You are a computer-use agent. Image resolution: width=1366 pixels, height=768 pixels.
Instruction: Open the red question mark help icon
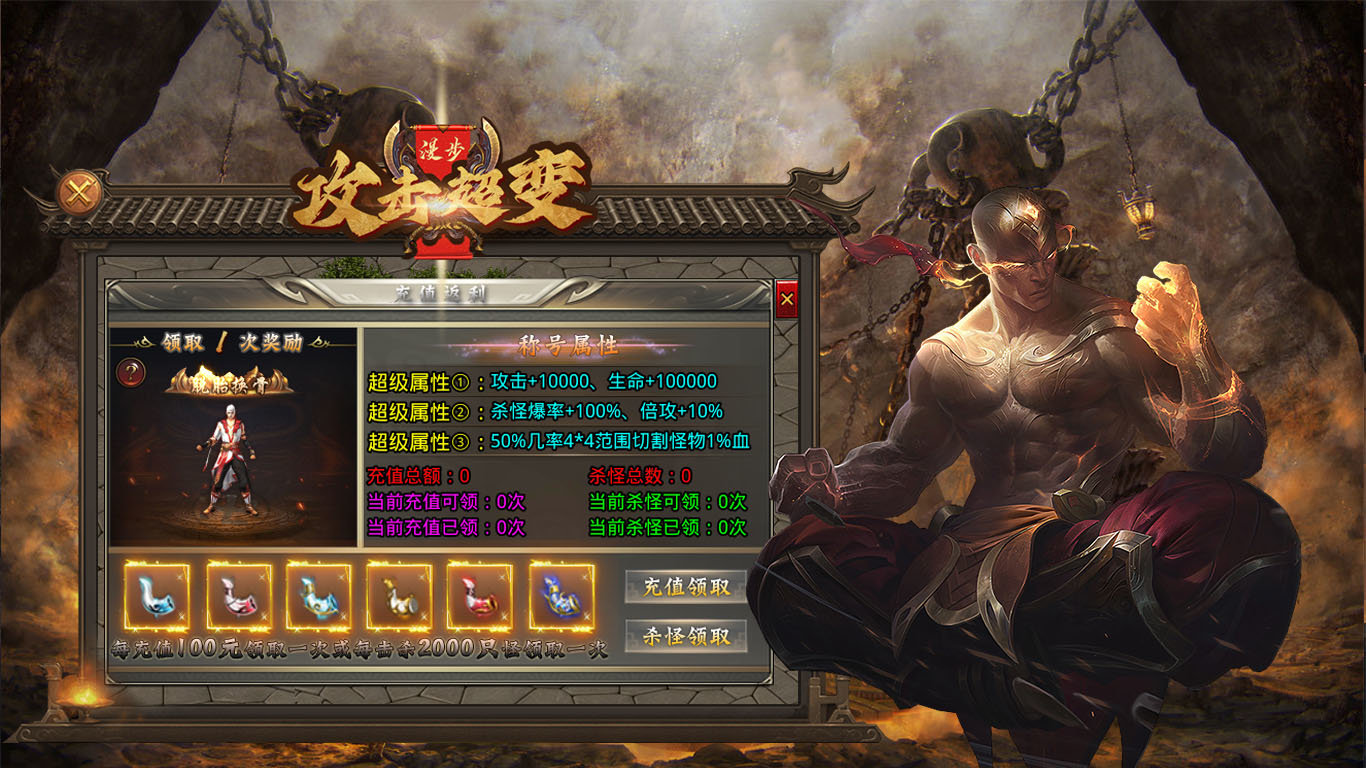pos(131,373)
